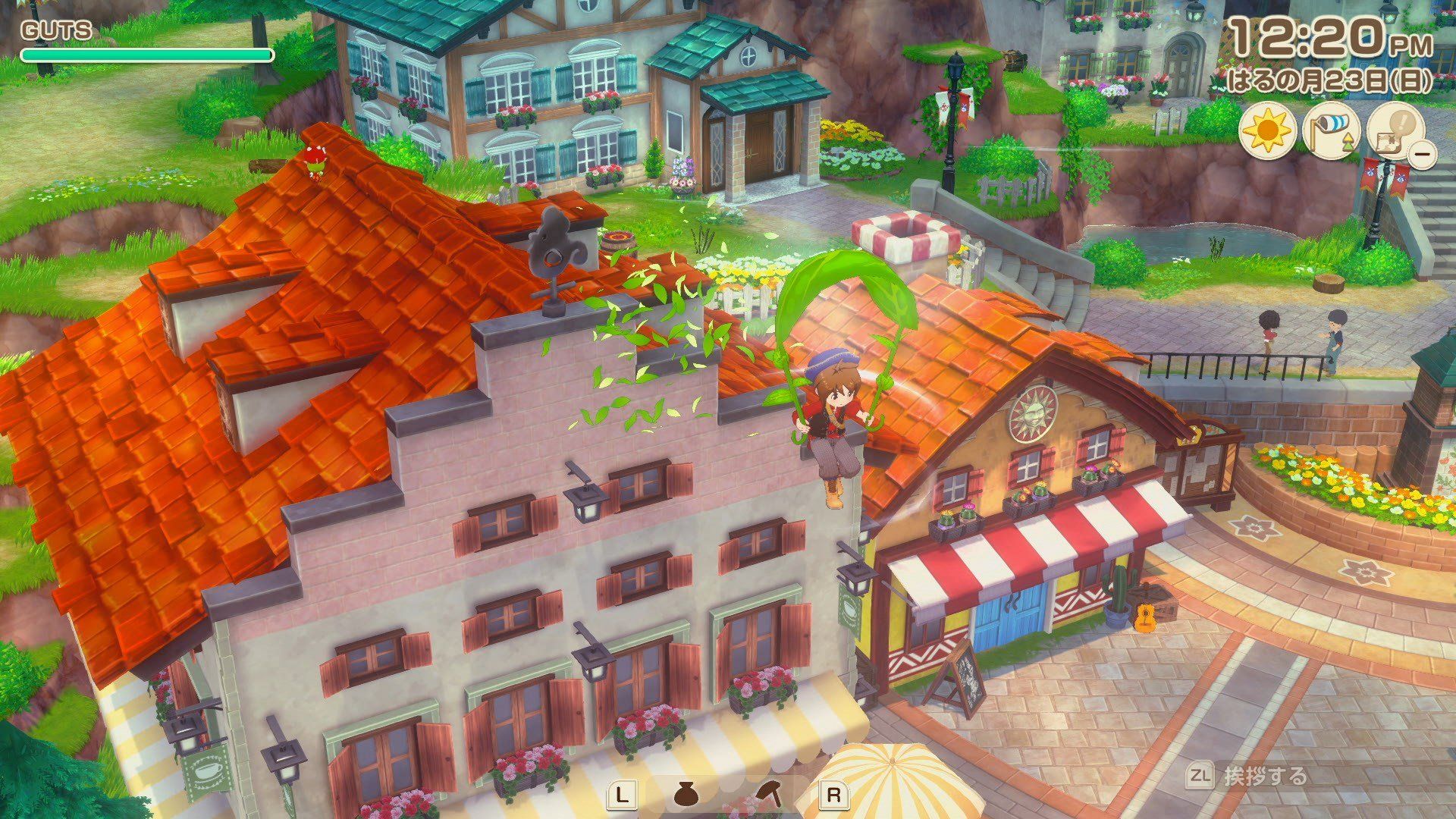The width and height of the screenshot is (1456, 819).
Task: Click the GUTS stamina gauge
Action: 146,54
